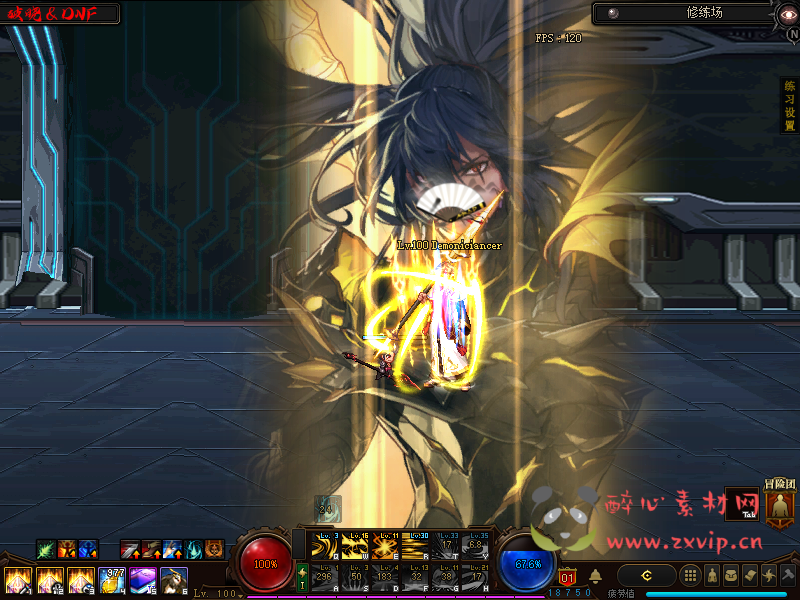Use the purple cube item in slot 5
Image resolution: width=800 pixels, height=600 pixels.
tap(142, 580)
